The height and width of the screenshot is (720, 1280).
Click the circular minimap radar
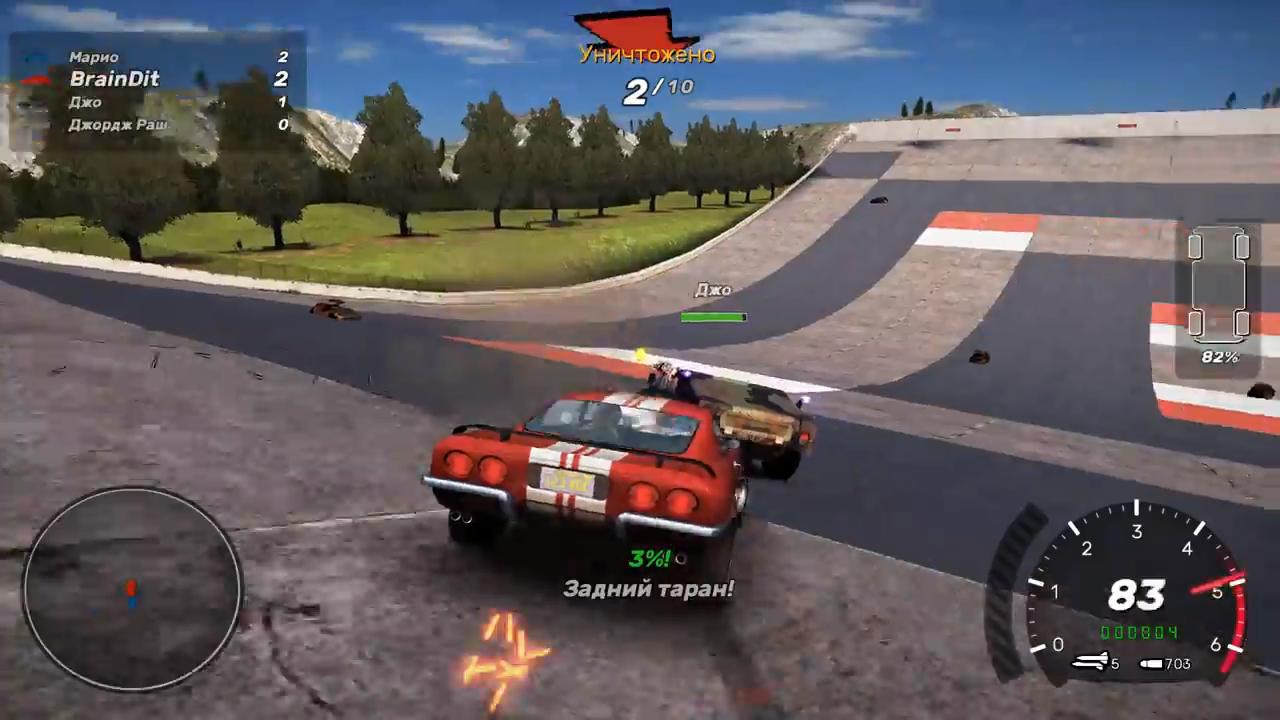tap(132, 590)
